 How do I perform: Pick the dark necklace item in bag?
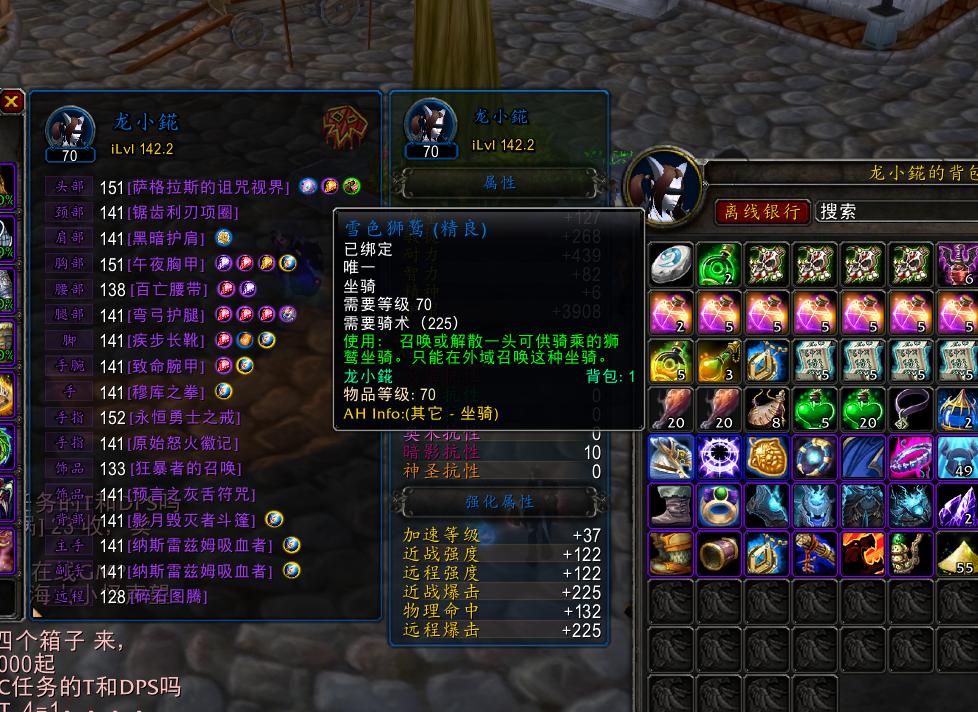(x=911, y=409)
